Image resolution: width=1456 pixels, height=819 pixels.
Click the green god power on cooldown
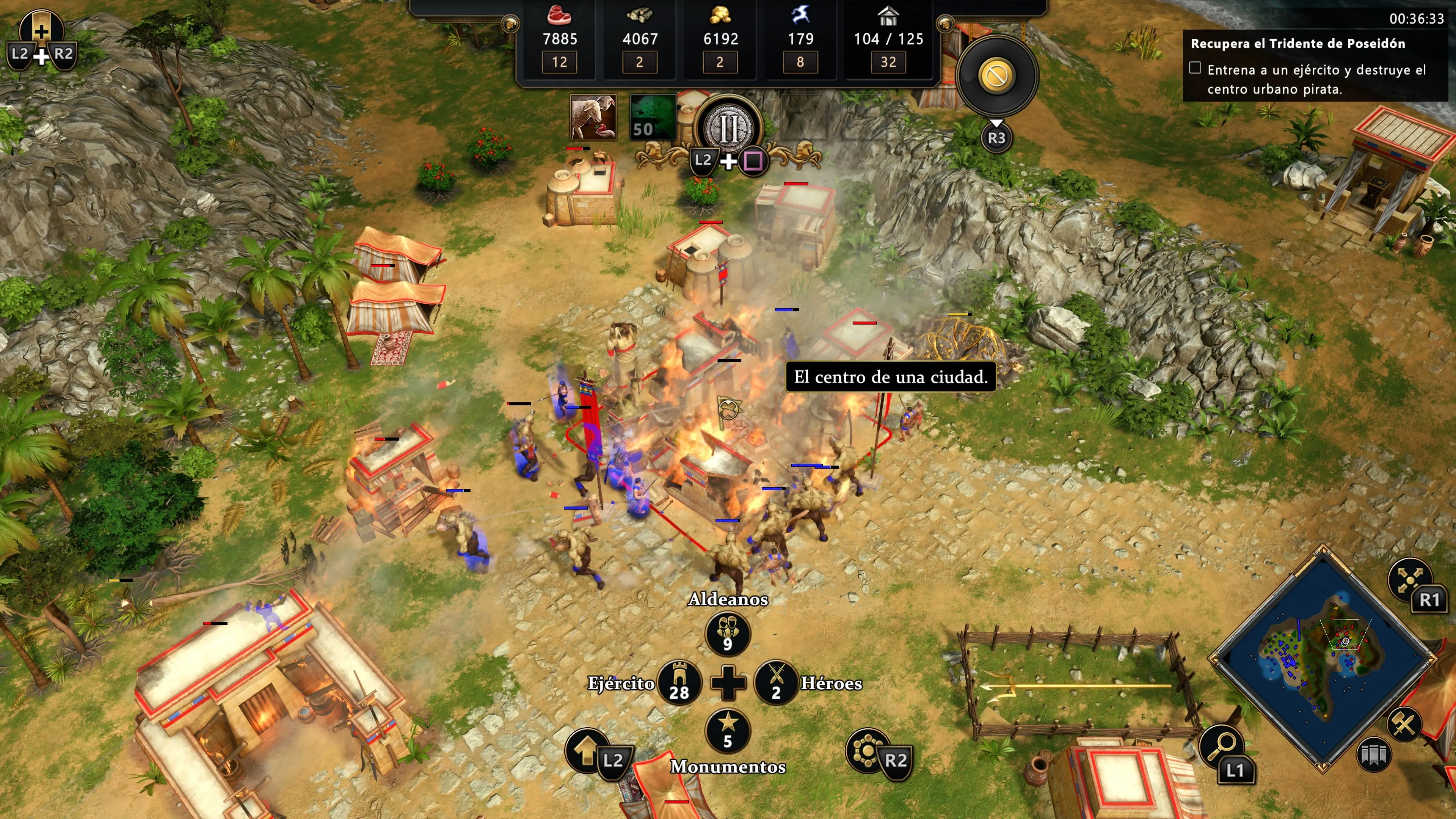pyautogui.click(x=653, y=117)
